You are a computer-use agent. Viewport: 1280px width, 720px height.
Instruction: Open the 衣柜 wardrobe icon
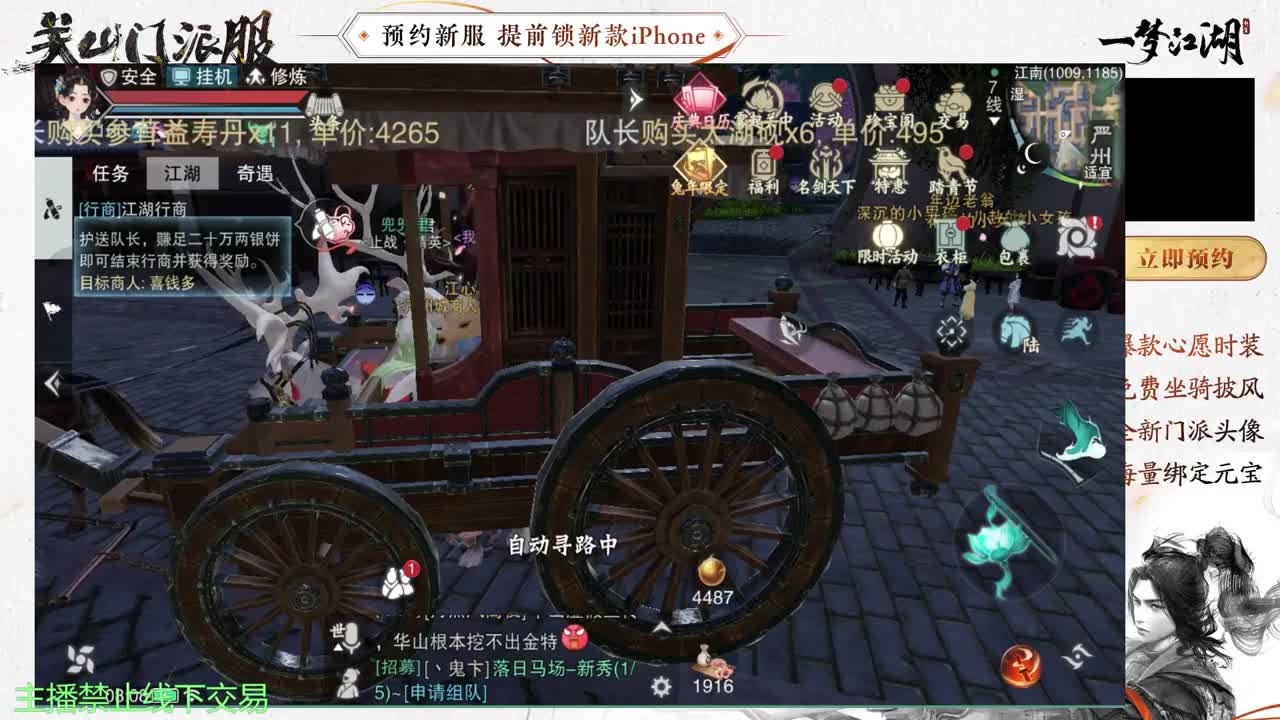950,231
